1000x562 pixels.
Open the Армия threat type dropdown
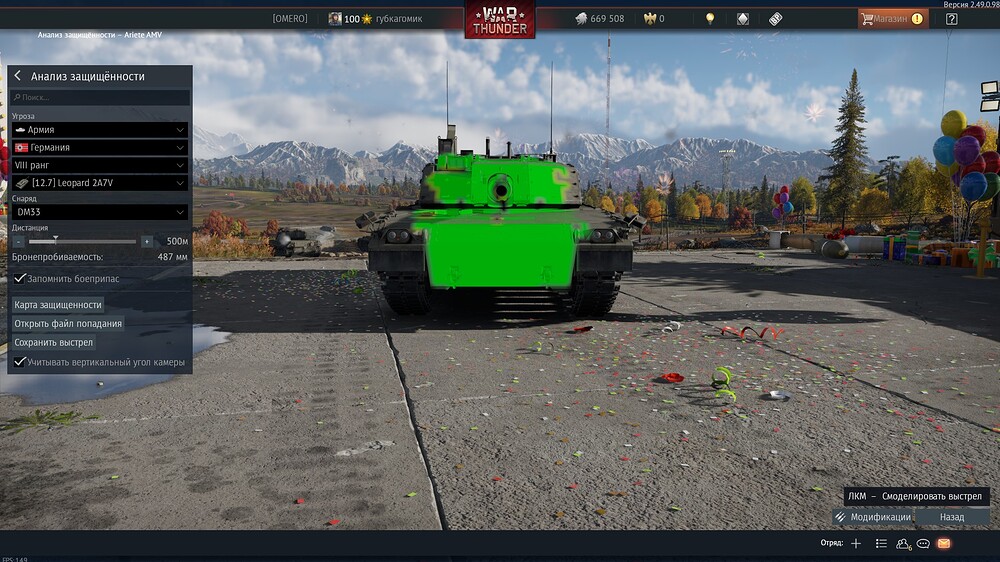[99, 130]
